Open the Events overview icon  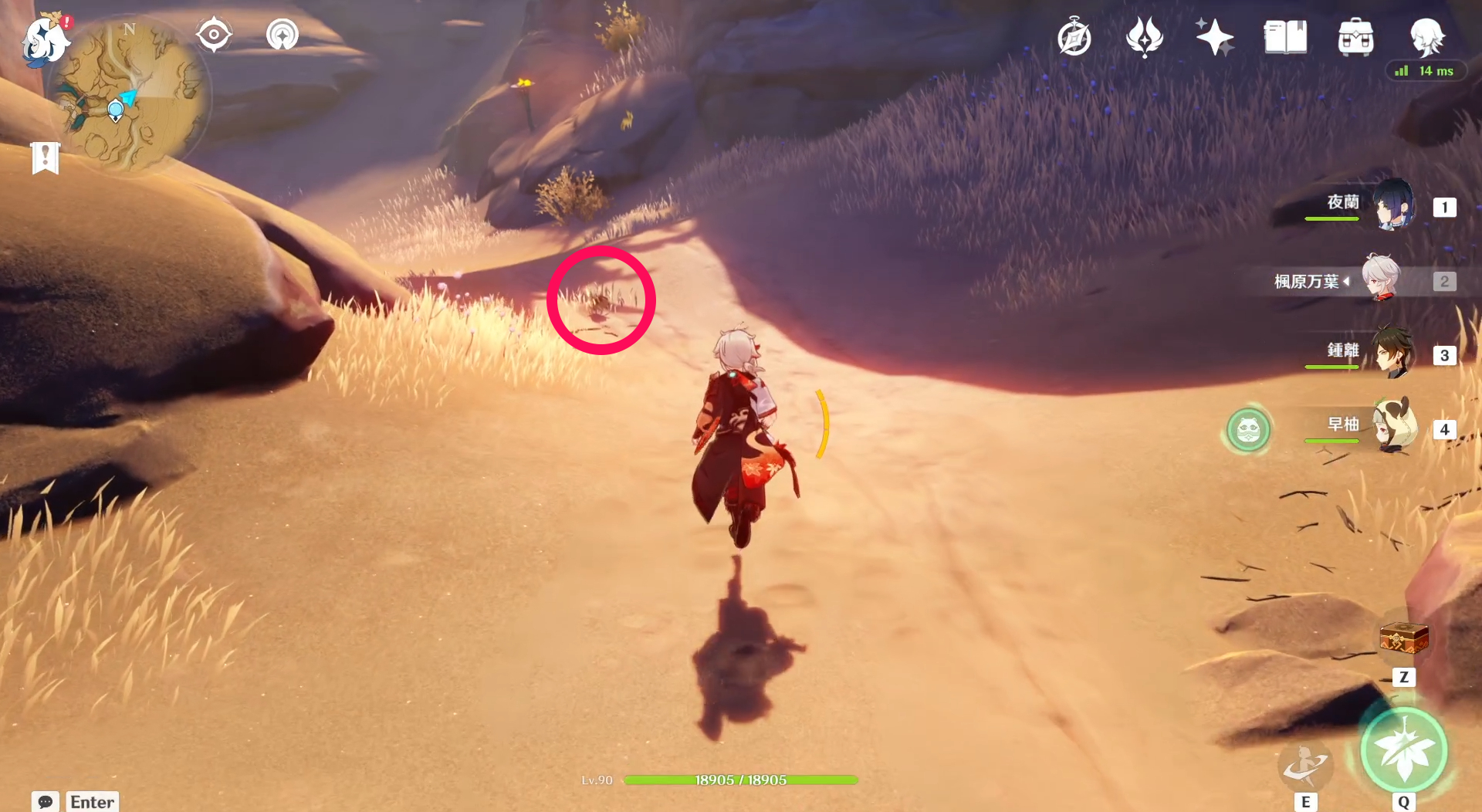pyautogui.click(x=1145, y=35)
